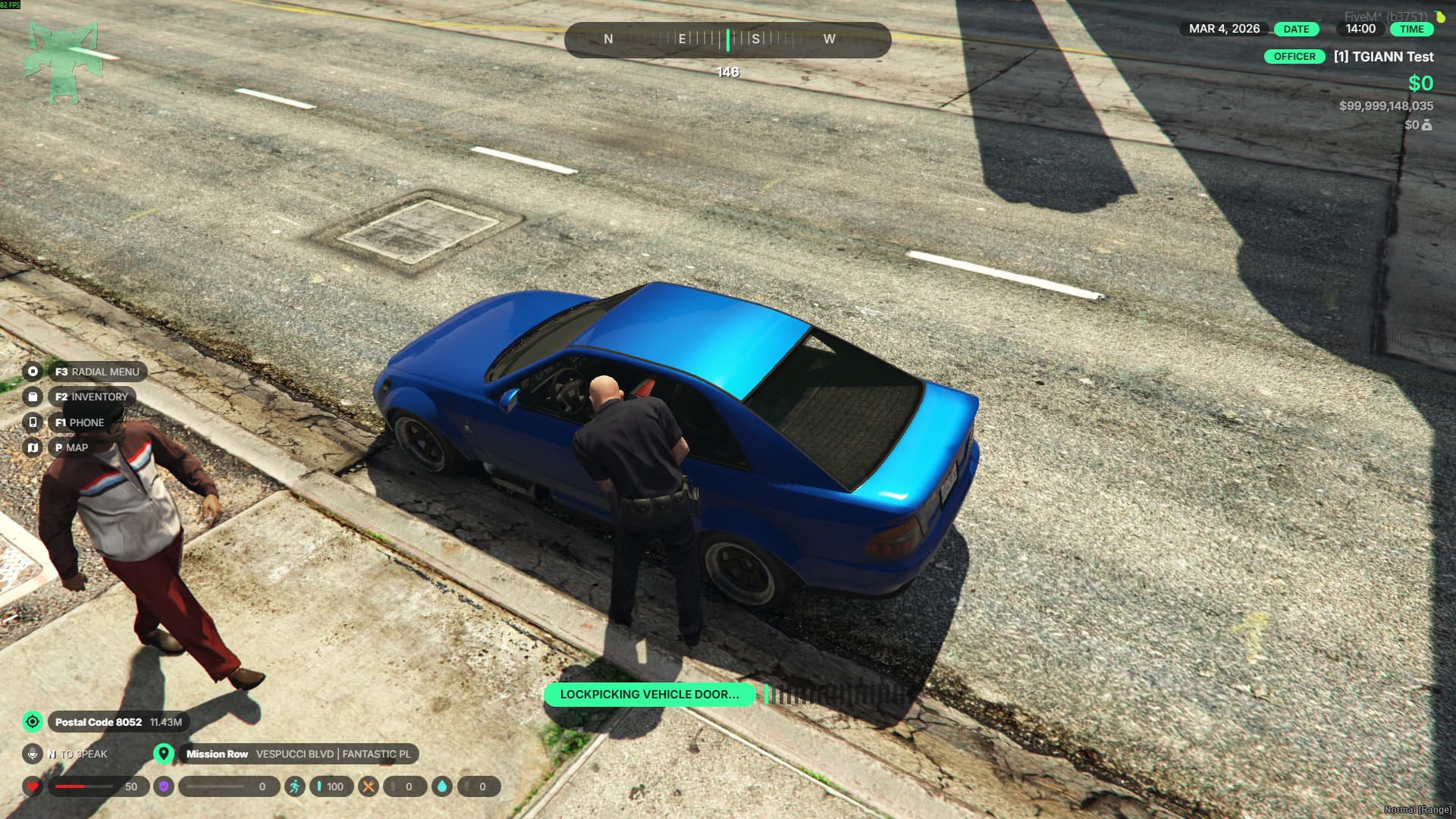Click the green DATE label
Image resolution: width=1456 pixels, height=819 pixels.
pyautogui.click(x=1296, y=29)
